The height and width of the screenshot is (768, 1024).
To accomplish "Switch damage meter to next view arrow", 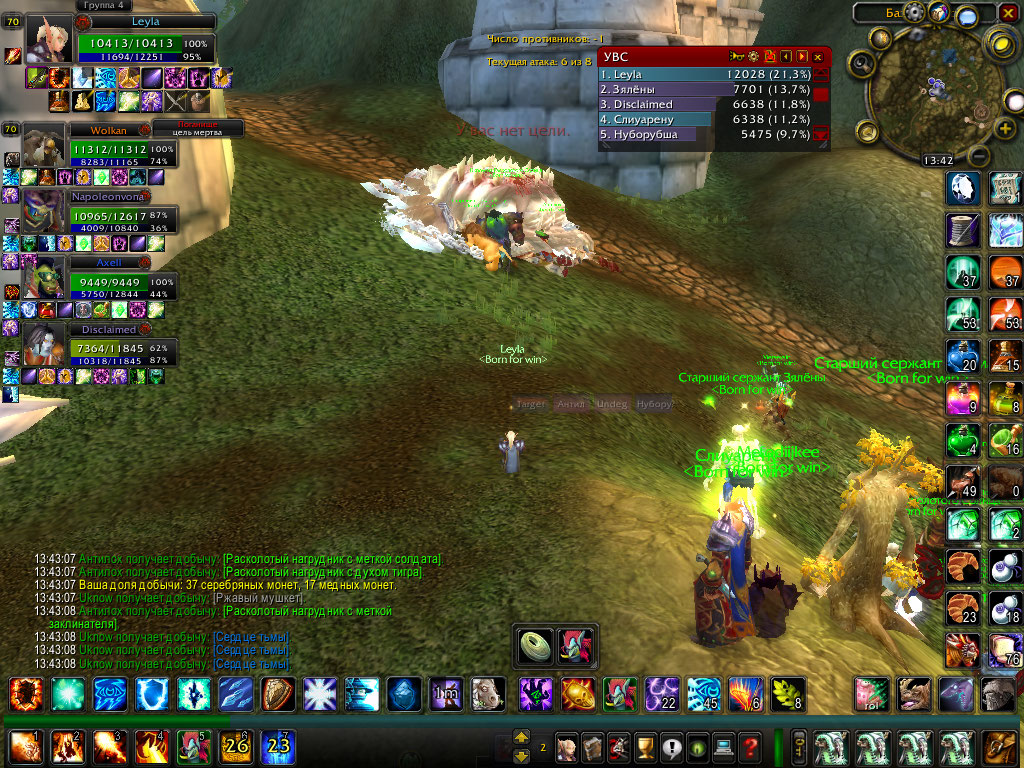I will point(802,57).
